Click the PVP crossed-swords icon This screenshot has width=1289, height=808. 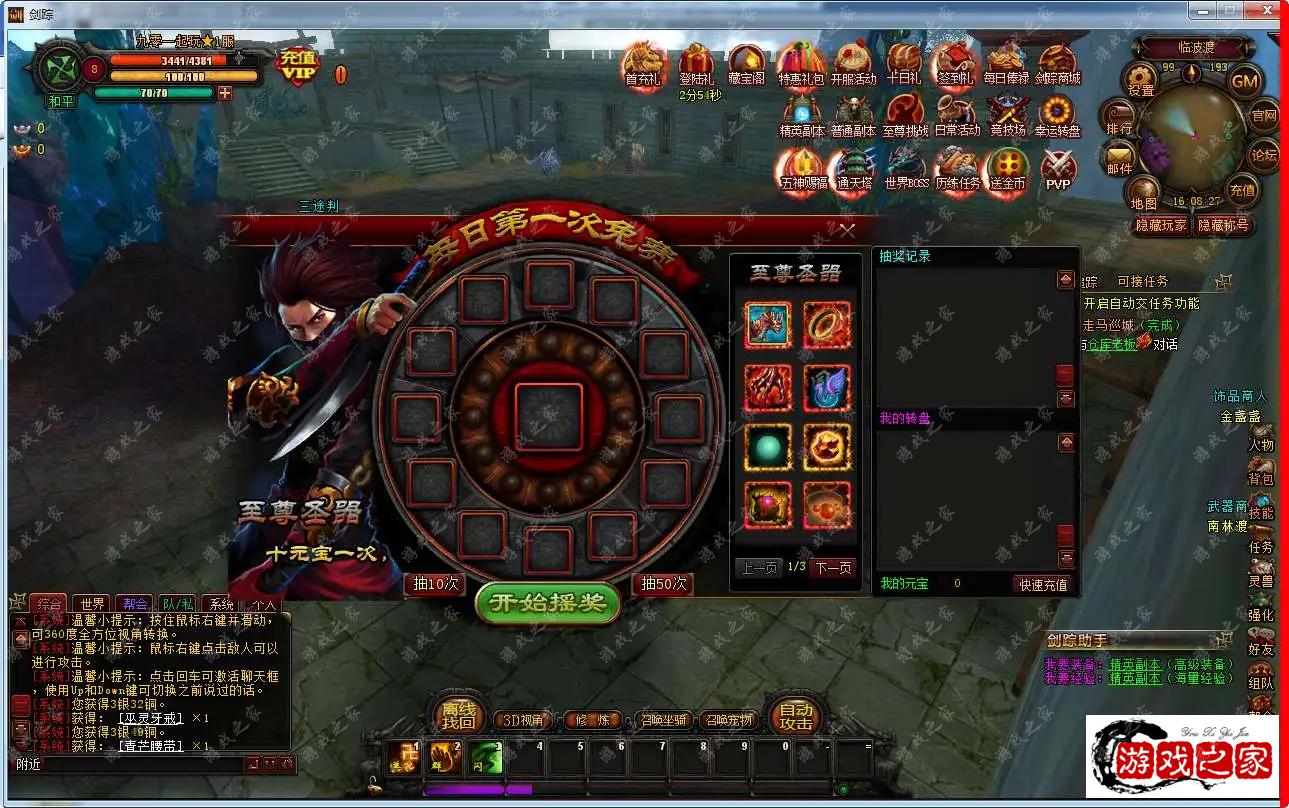(1057, 168)
